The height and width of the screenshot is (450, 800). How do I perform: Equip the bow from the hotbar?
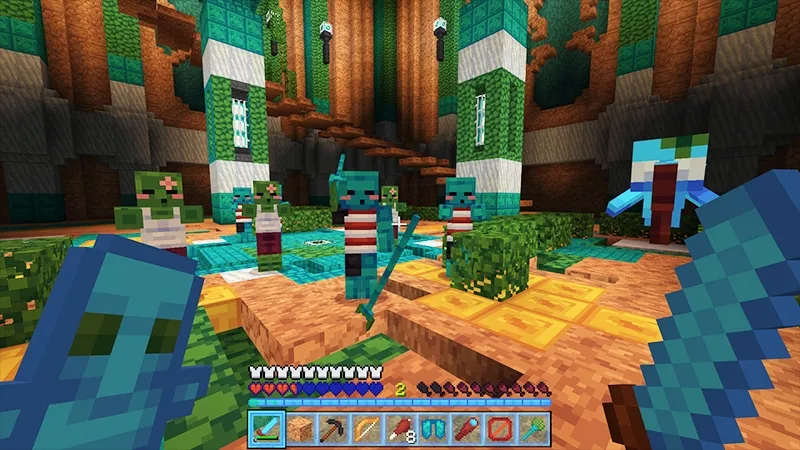tap(366, 428)
